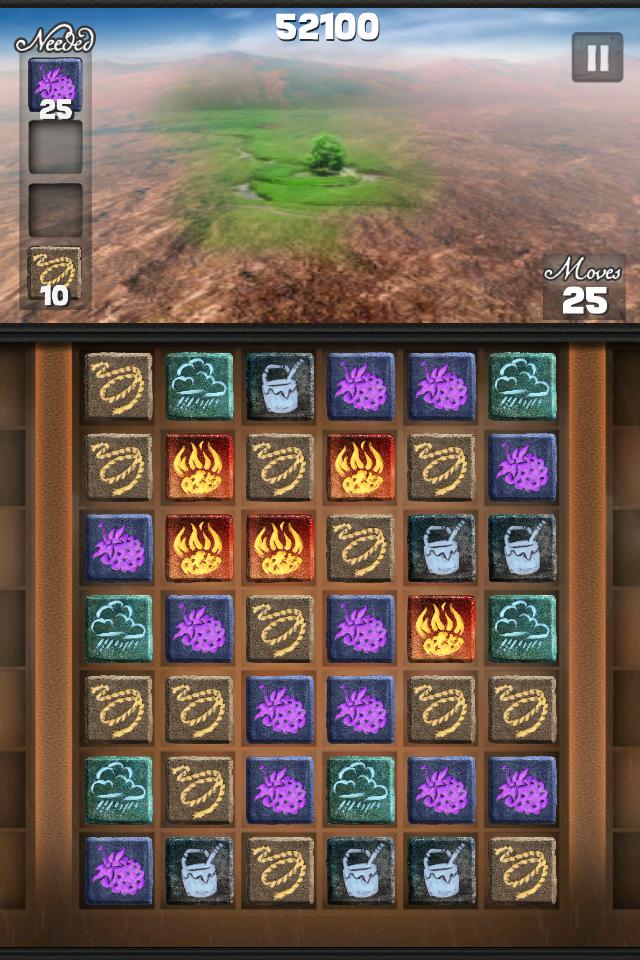The height and width of the screenshot is (960, 640).
Task: Pick the fire tile directly below a bucket tile
Action: (x=442, y=627)
